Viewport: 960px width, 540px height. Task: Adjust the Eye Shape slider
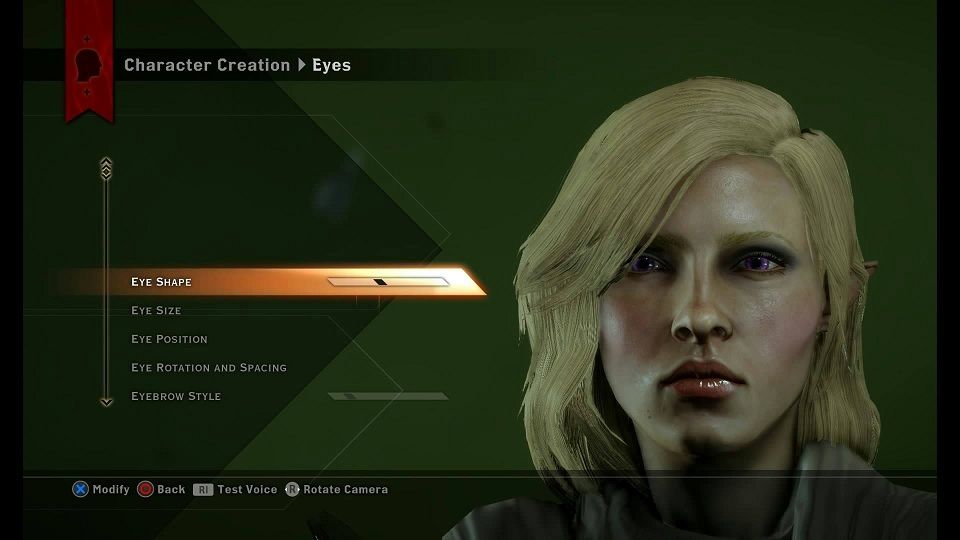click(x=388, y=282)
